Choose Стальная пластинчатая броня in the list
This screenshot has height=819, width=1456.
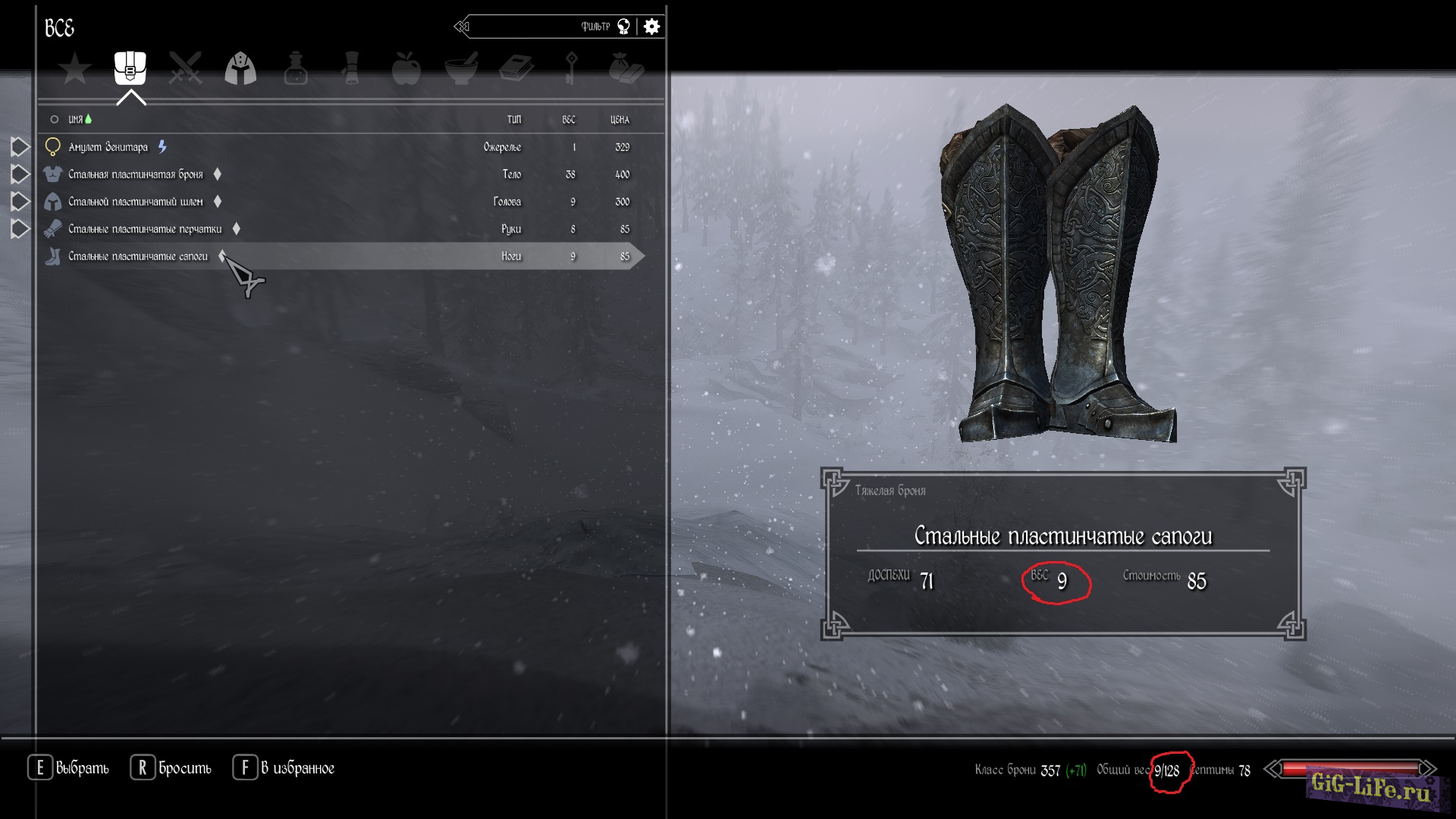(136, 174)
